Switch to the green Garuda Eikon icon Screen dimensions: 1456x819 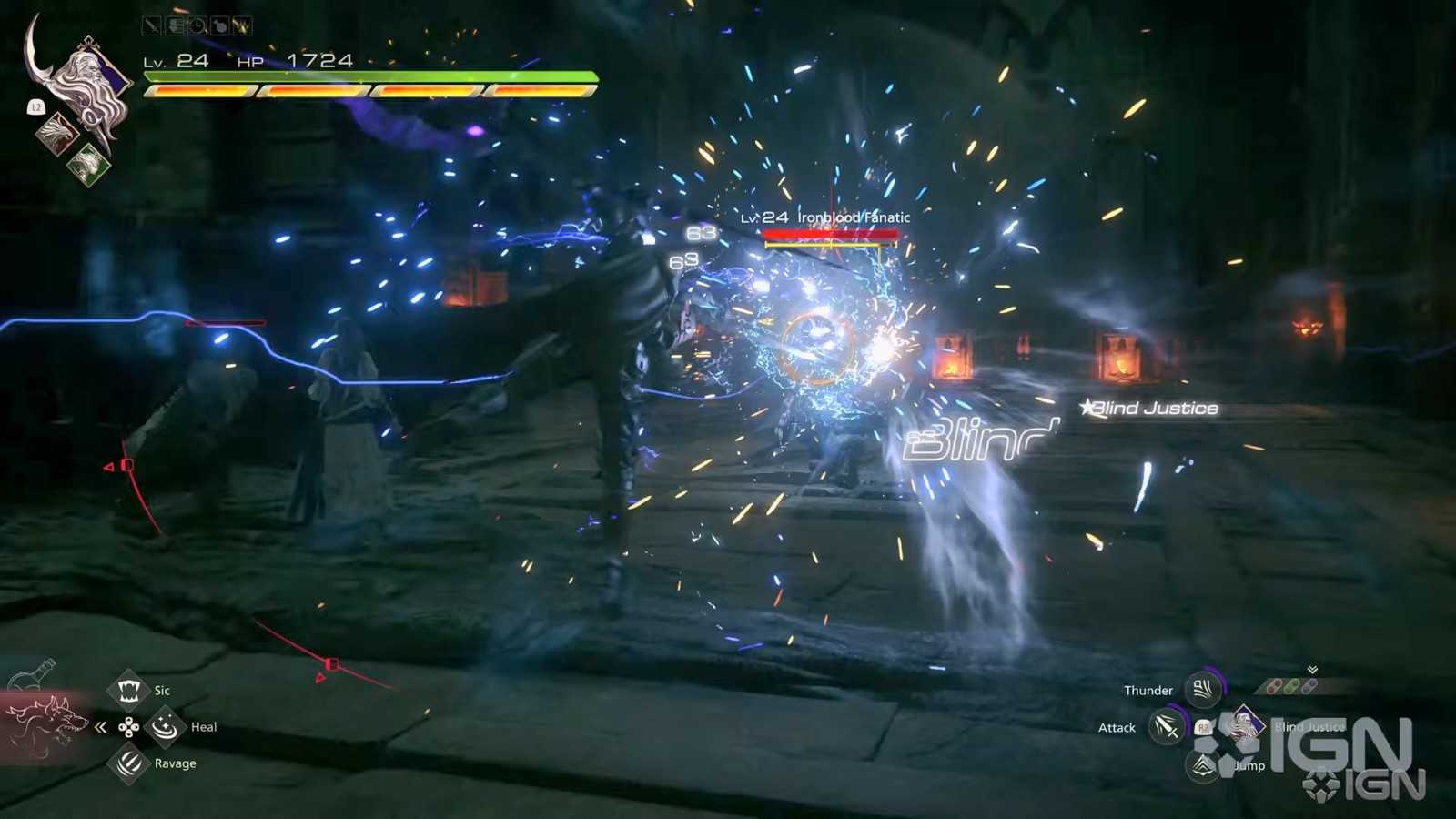coord(88,164)
